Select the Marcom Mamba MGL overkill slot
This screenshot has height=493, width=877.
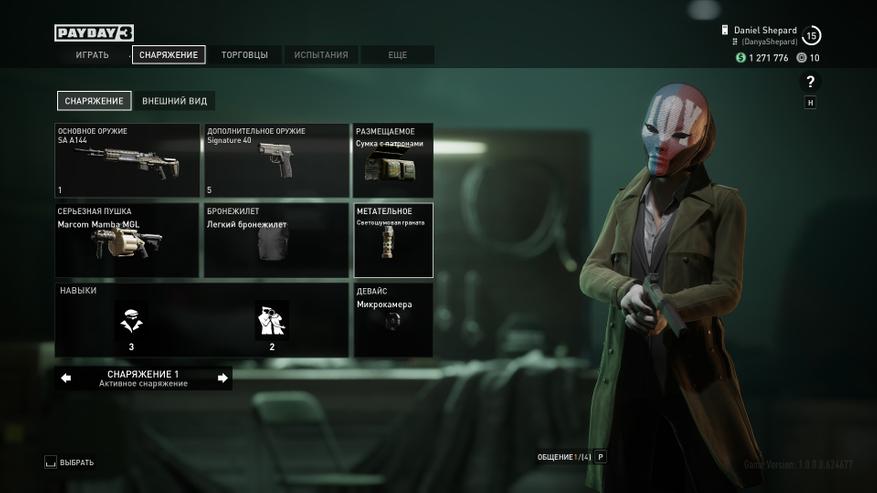click(127, 240)
